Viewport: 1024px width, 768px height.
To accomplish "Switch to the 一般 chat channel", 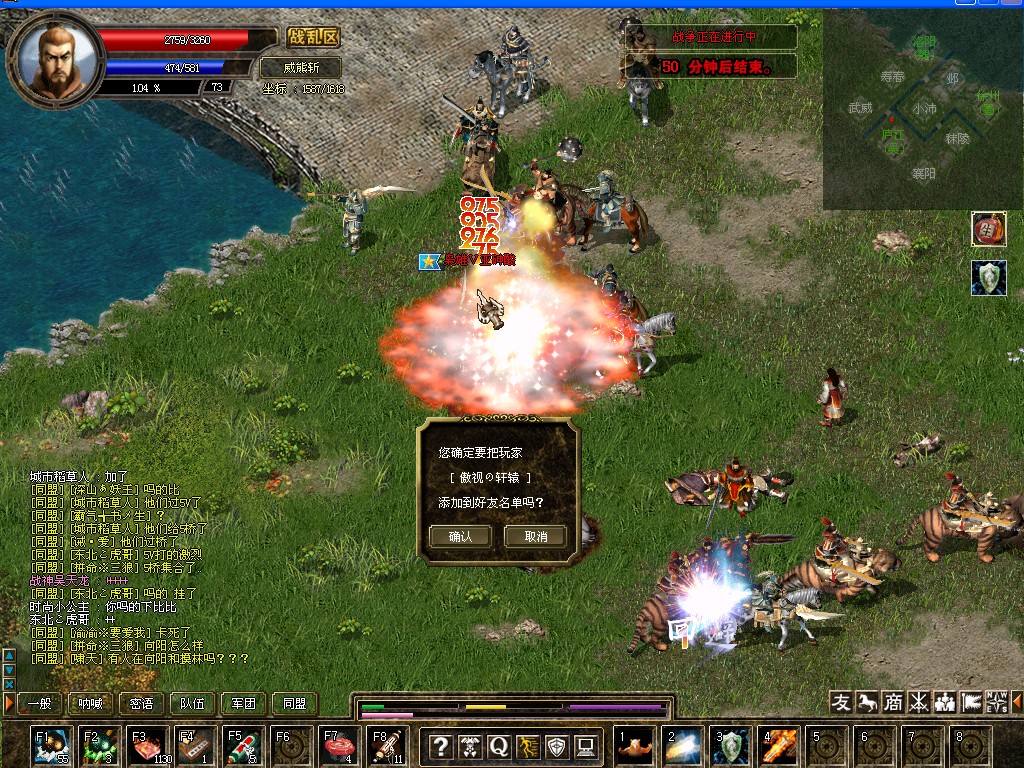I will click(40, 704).
